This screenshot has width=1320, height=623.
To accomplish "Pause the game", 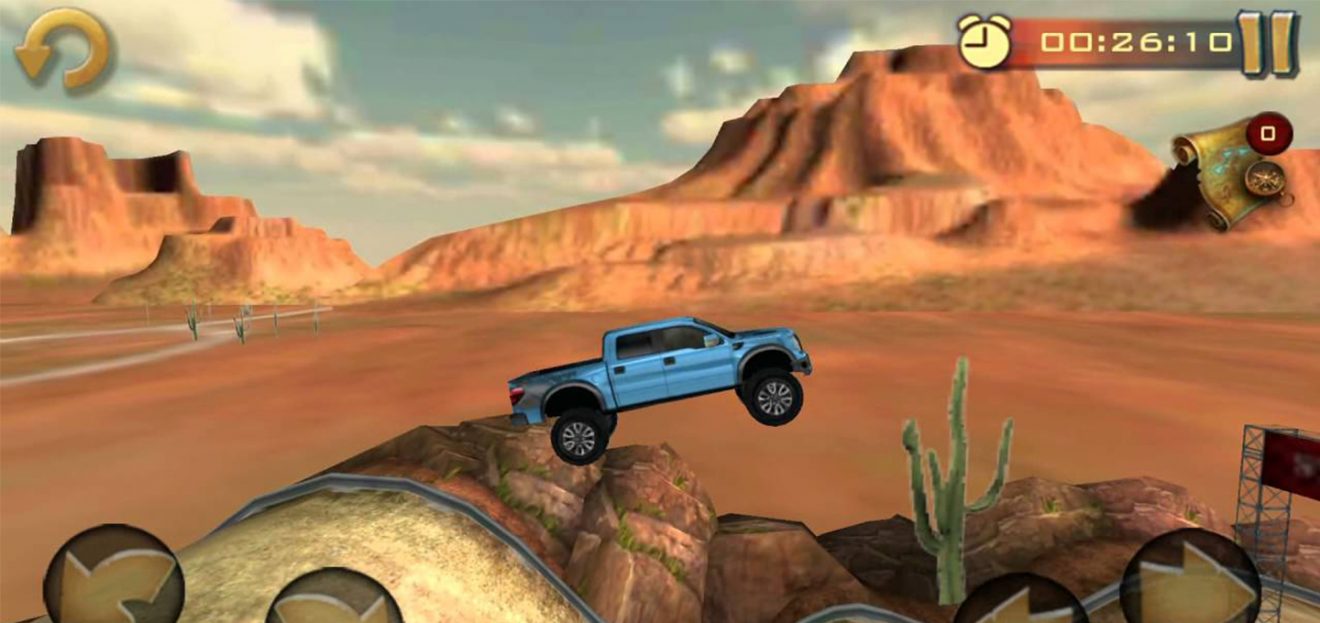I will point(1267,43).
